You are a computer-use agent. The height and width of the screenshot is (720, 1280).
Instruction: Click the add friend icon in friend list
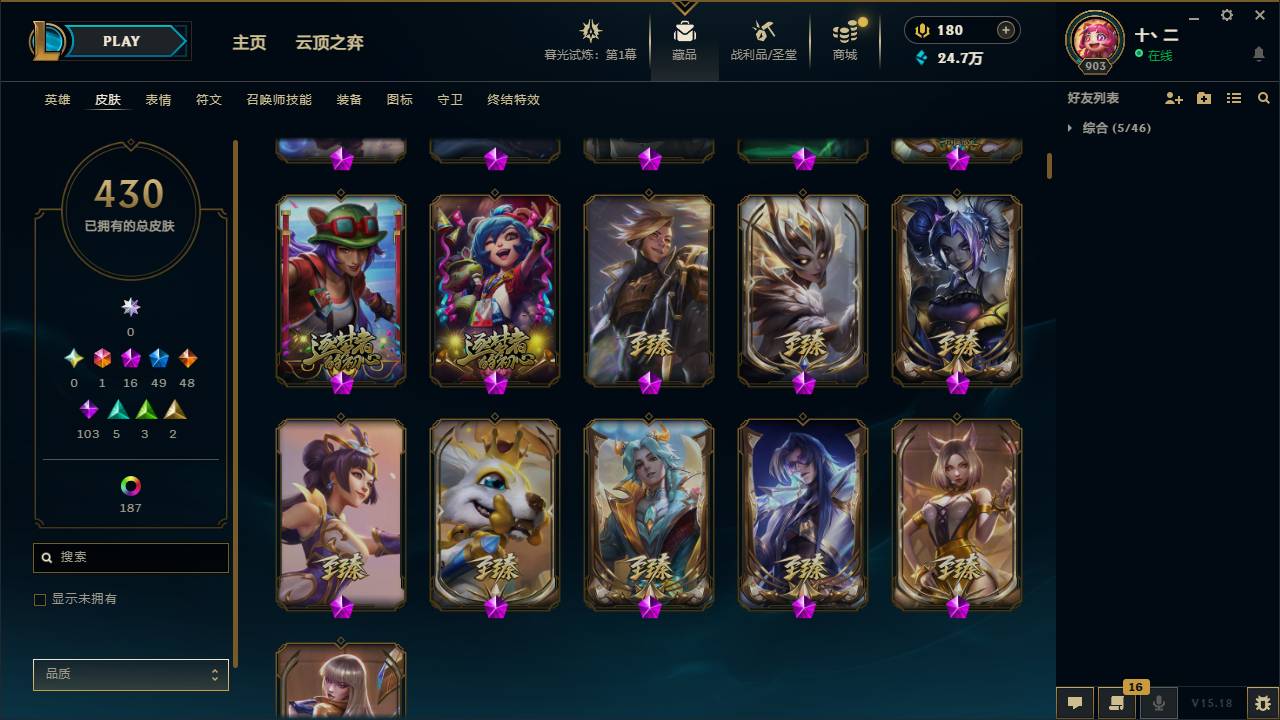tap(1175, 98)
